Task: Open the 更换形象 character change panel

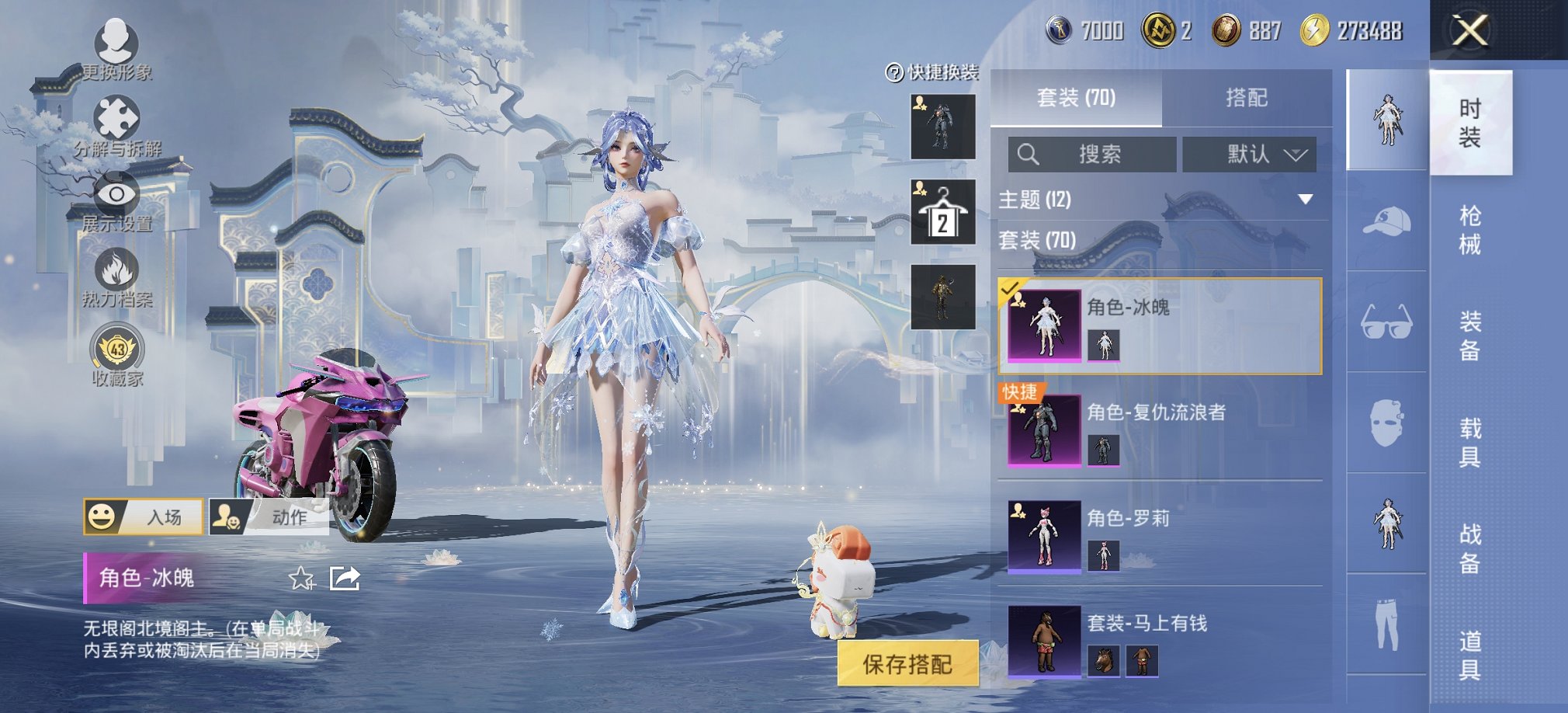Action: (115, 47)
